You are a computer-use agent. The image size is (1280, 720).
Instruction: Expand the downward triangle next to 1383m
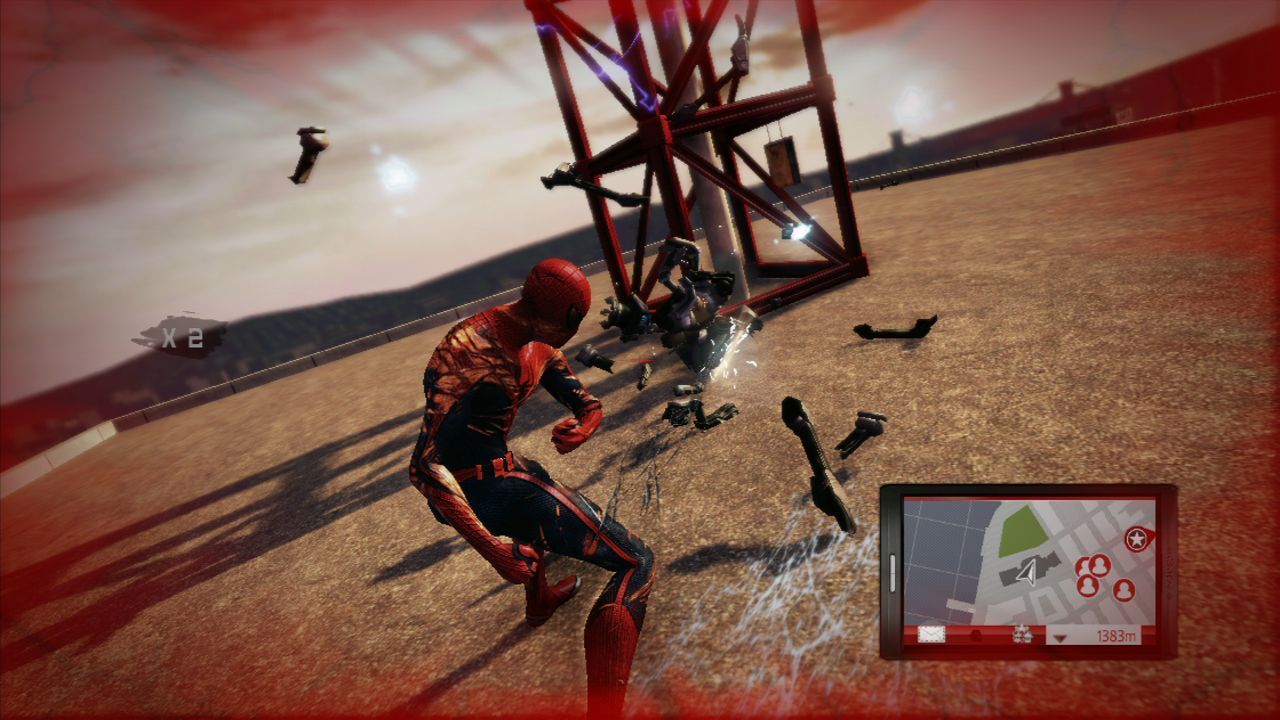pyautogui.click(x=1060, y=636)
